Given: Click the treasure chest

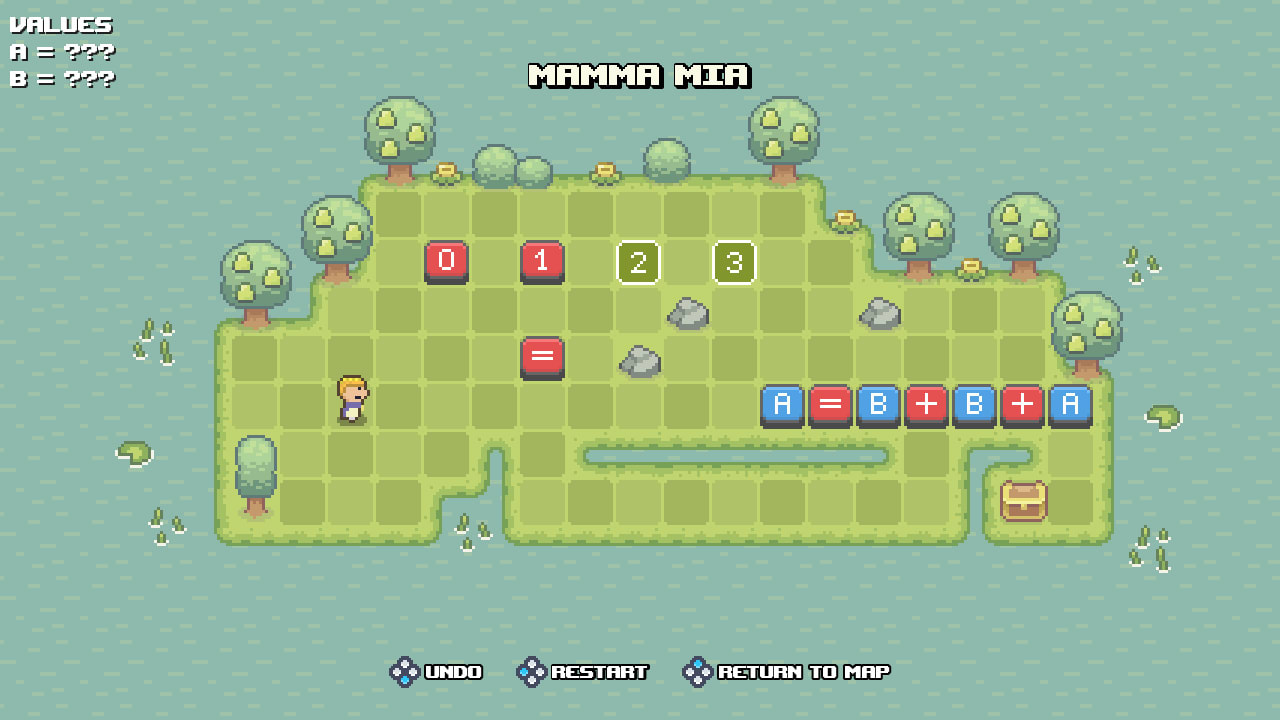Looking at the screenshot, I should (x=1021, y=501).
